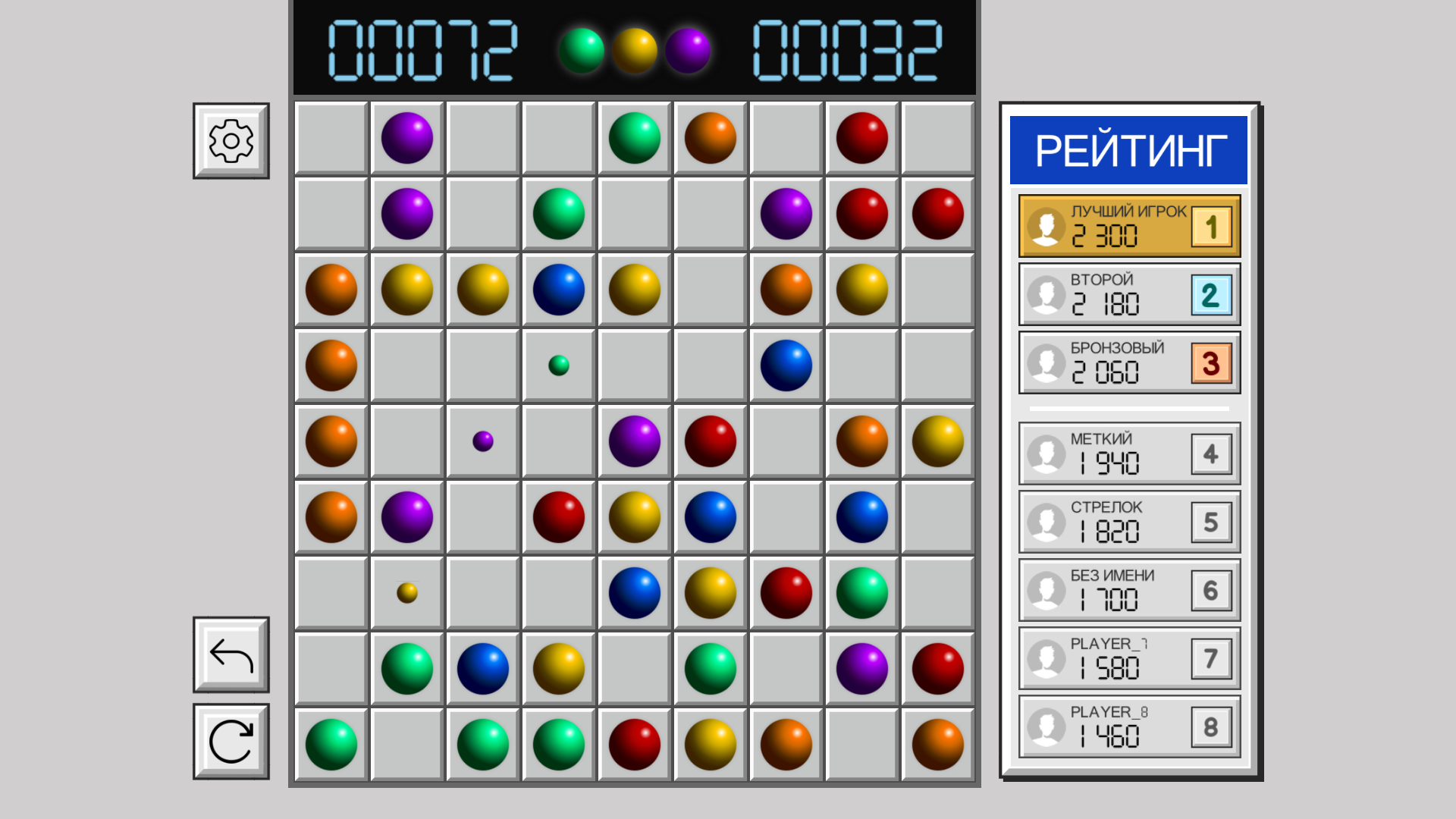Image resolution: width=1456 pixels, height=819 pixels.
Task: Select the purple ball in the next-balls preview
Action: click(687, 51)
